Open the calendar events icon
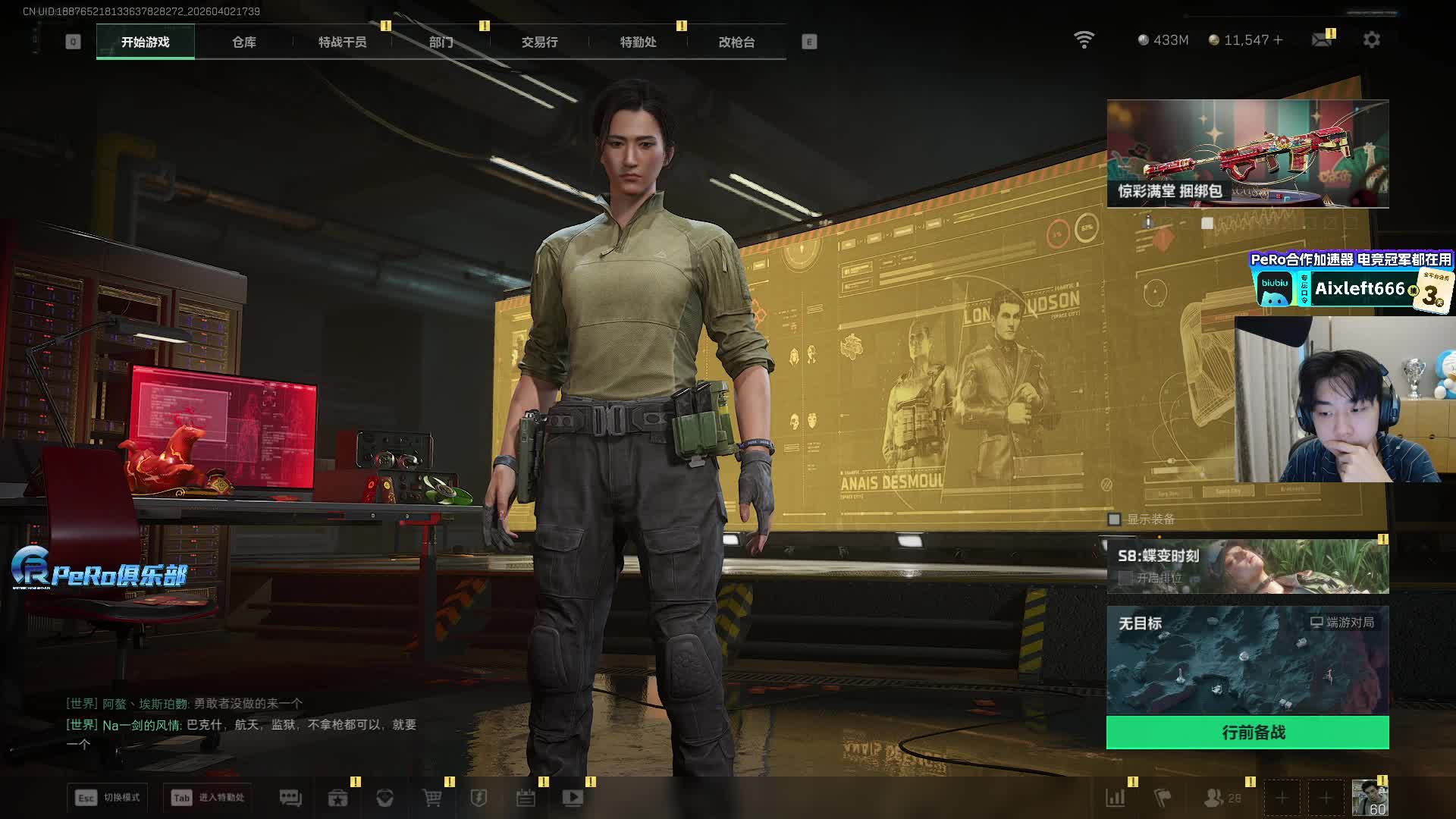This screenshot has width=1456, height=819. pyautogui.click(x=526, y=798)
